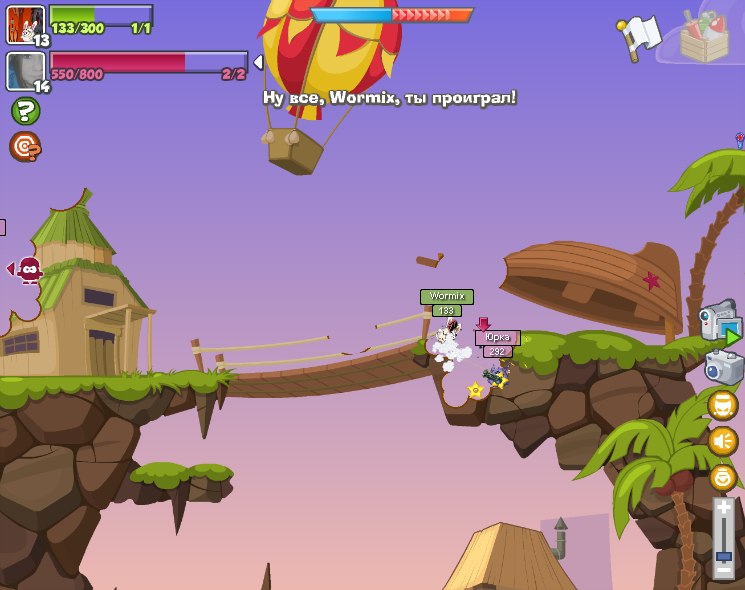Open the weapons crate inventory
The height and width of the screenshot is (590, 745).
704,37
